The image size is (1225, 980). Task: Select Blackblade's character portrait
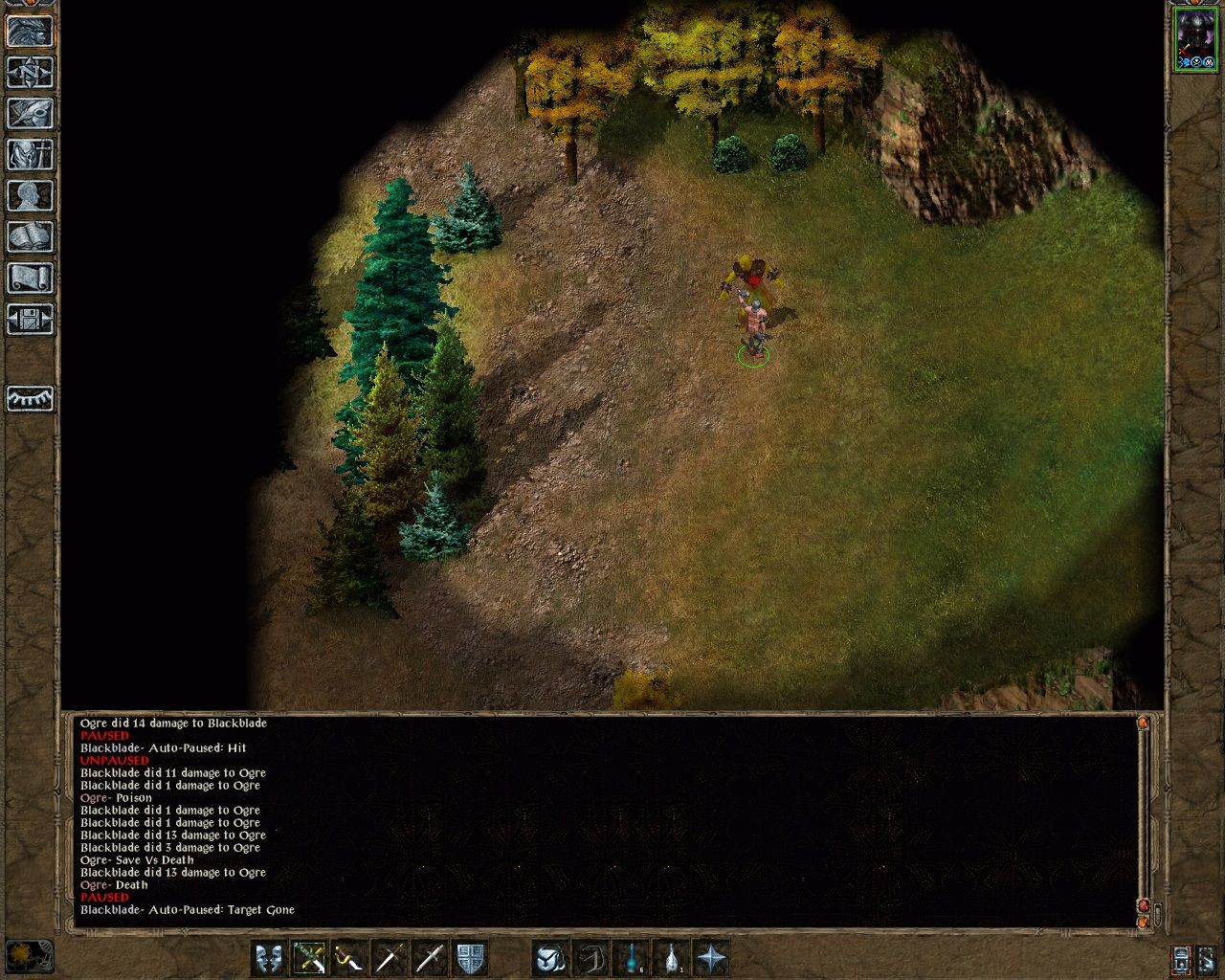click(x=1194, y=38)
